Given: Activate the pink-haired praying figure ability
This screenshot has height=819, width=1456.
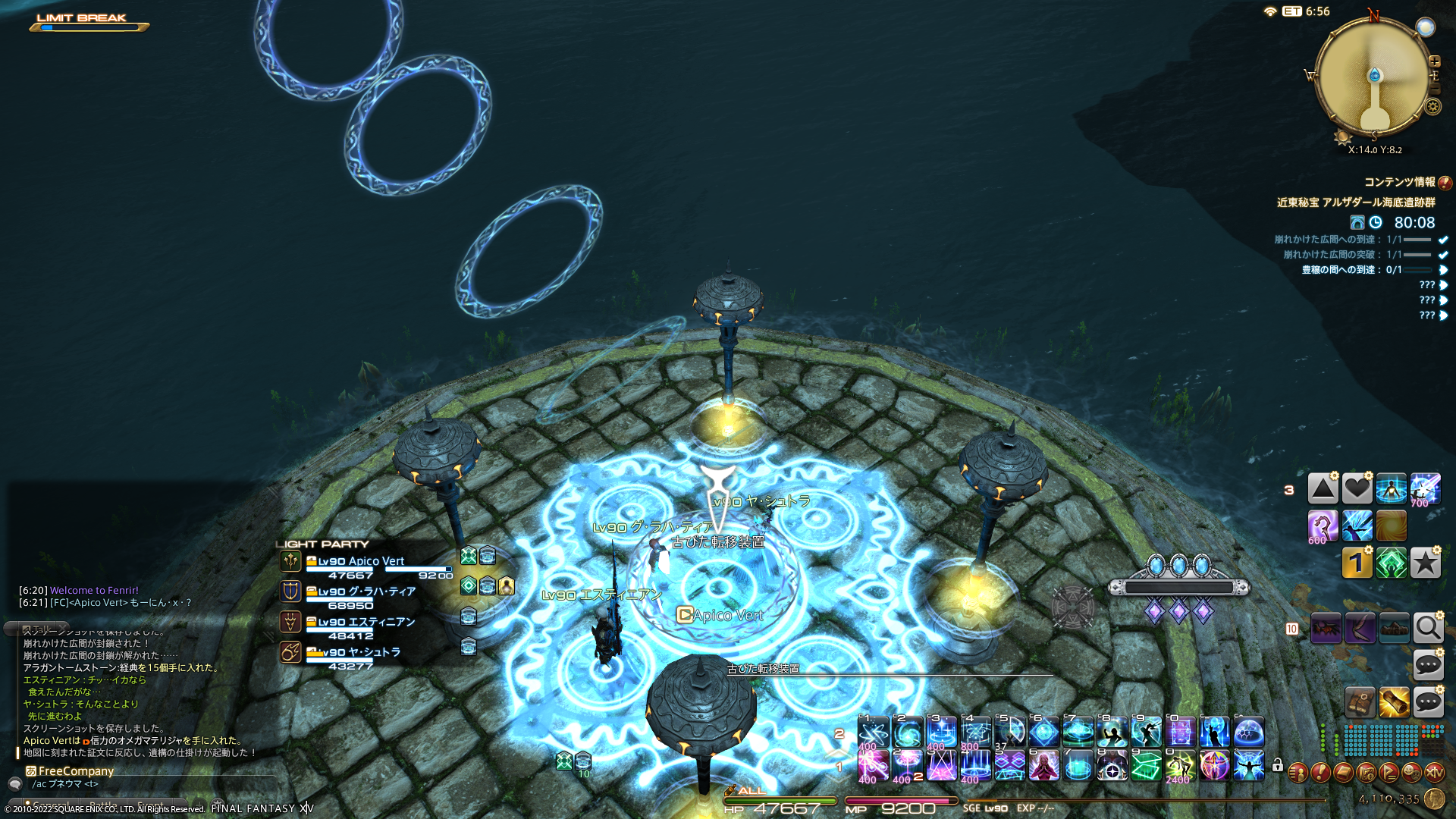Looking at the screenshot, I should (1043, 766).
